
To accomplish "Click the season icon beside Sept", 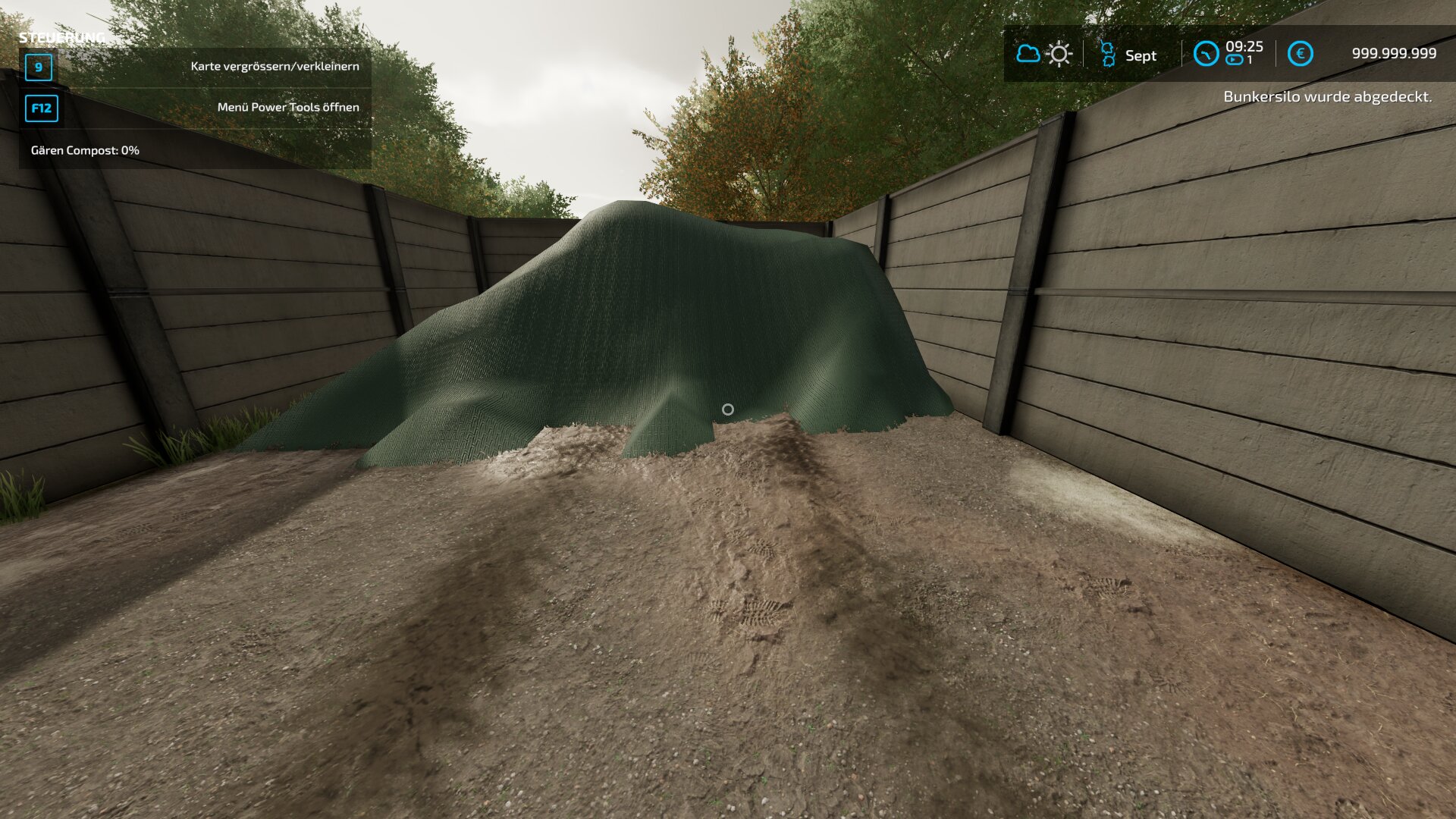I will pos(1107,55).
